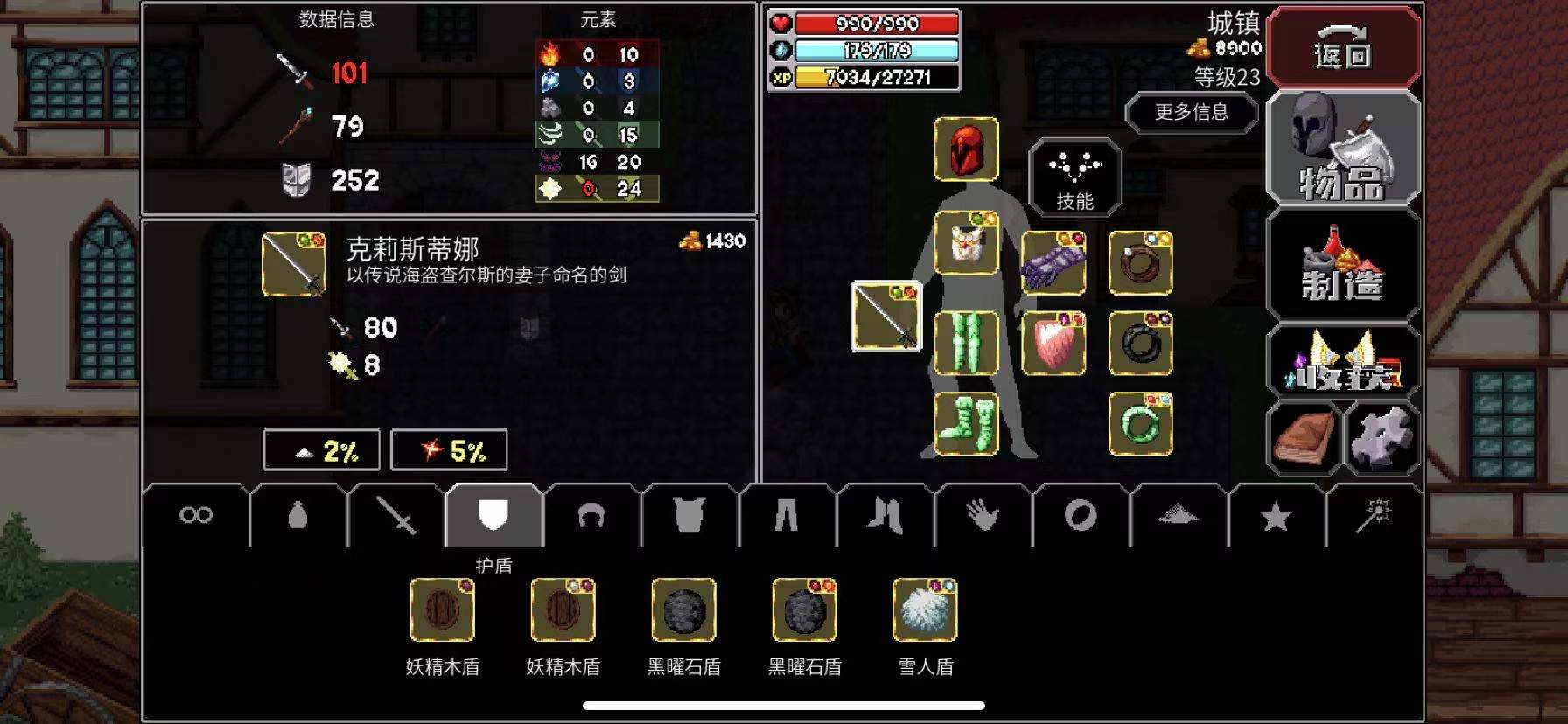Switch to the potion bottle tab
This screenshot has width=1568, height=724.
click(298, 516)
